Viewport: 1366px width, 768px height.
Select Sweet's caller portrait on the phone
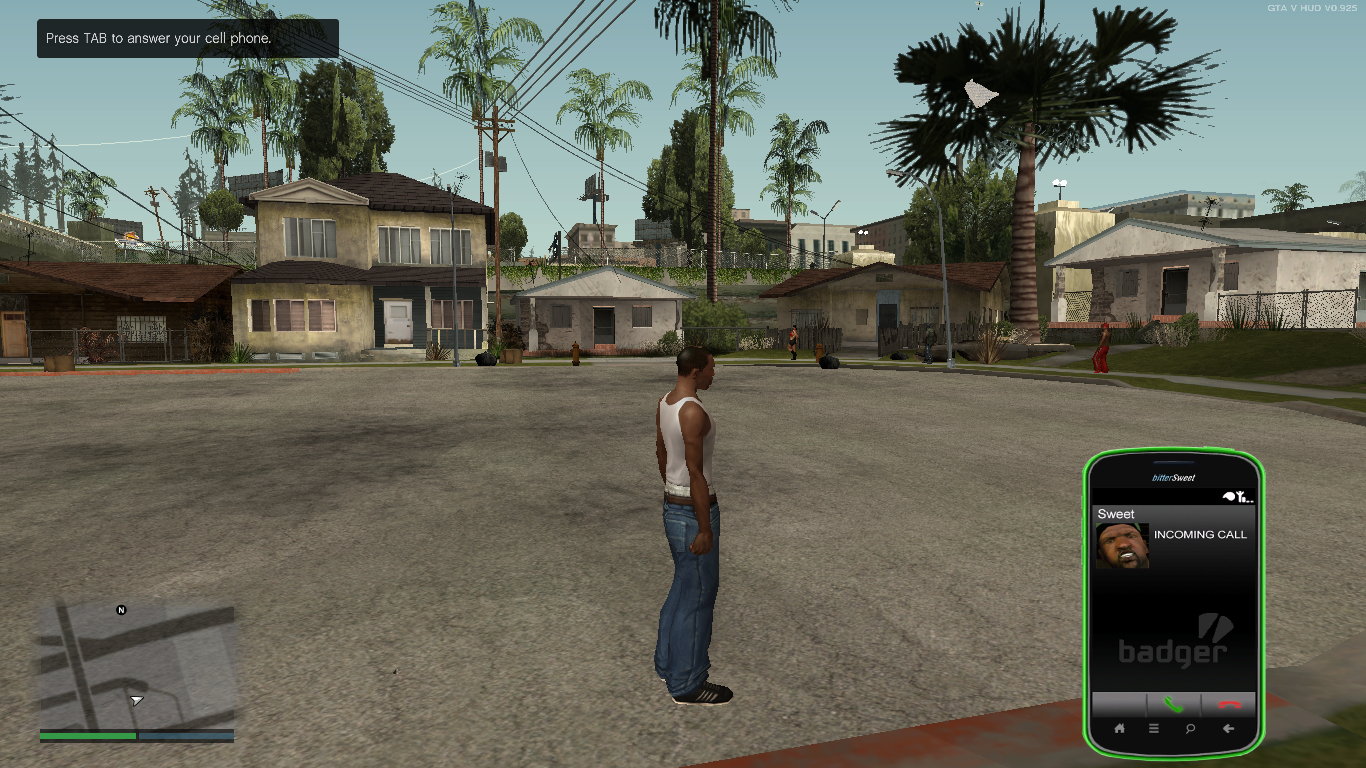click(1122, 546)
